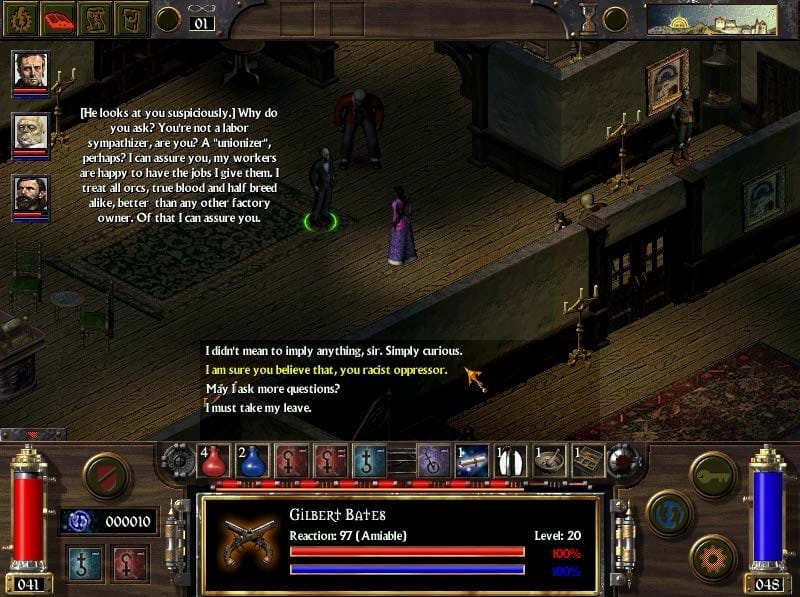Reply "I didn't mean to imply anything, sir"
The height and width of the screenshot is (597, 800).
(x=333, y=351)
